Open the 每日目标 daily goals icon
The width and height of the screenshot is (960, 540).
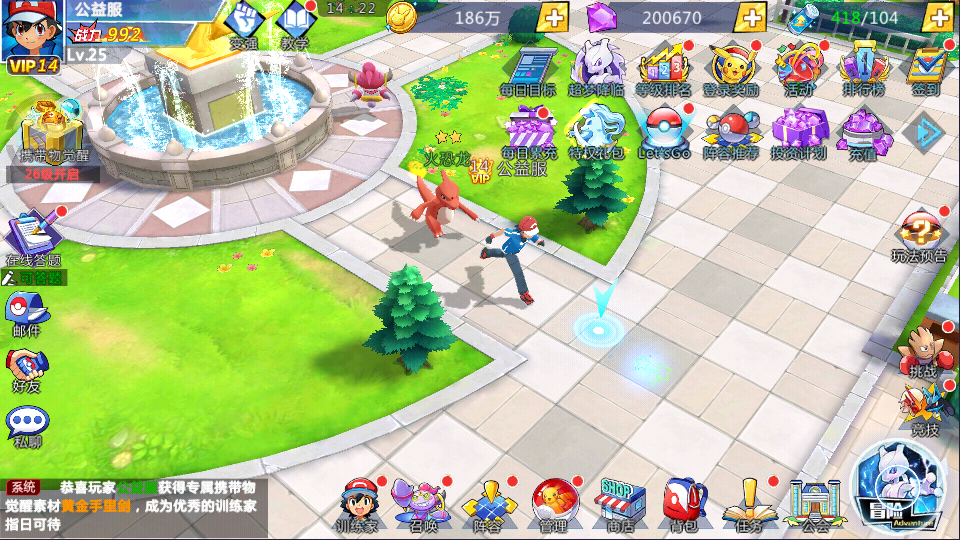pyautogui.click(x=528, y=68)
